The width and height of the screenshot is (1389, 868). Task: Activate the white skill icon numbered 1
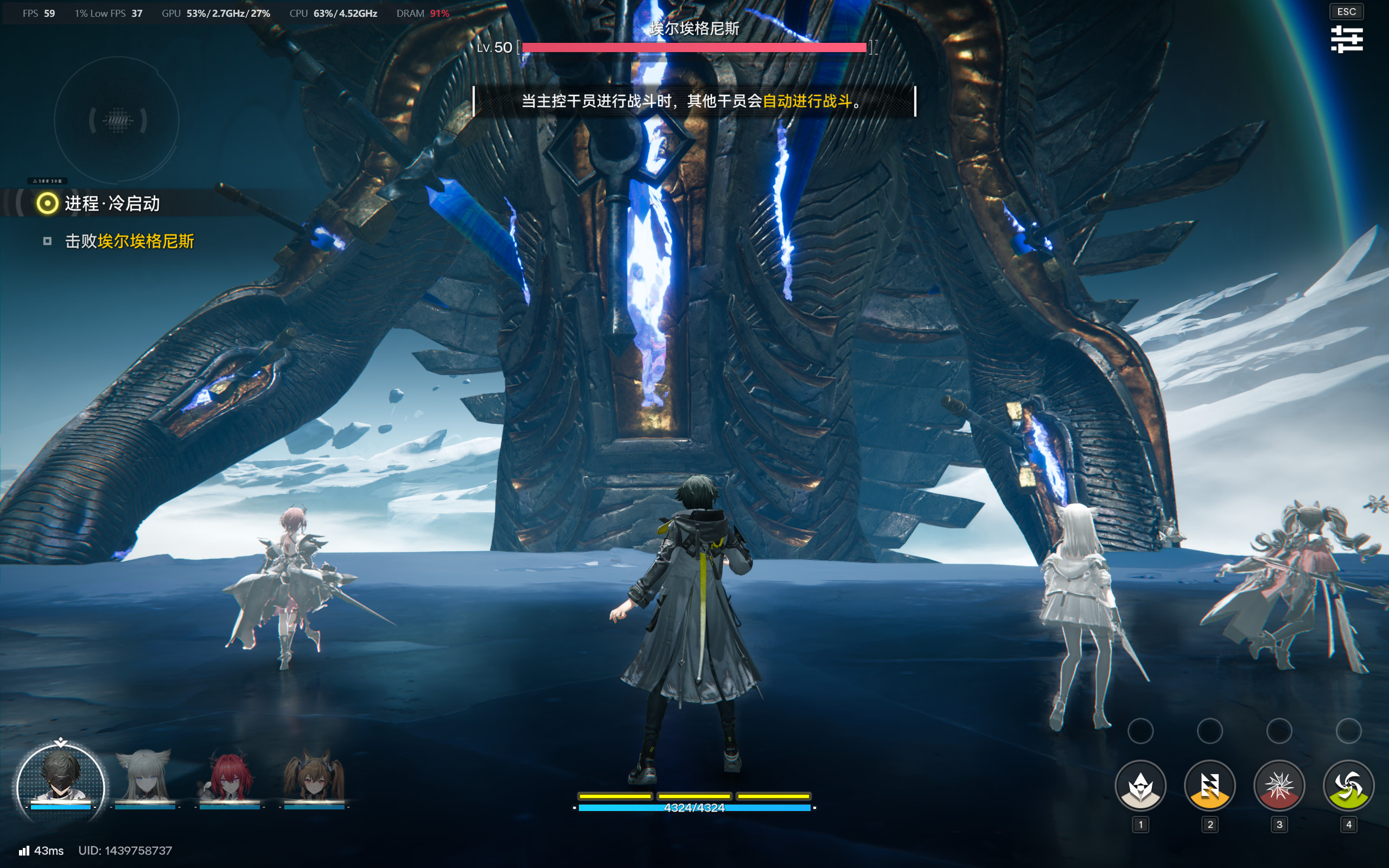[1140, 786]
